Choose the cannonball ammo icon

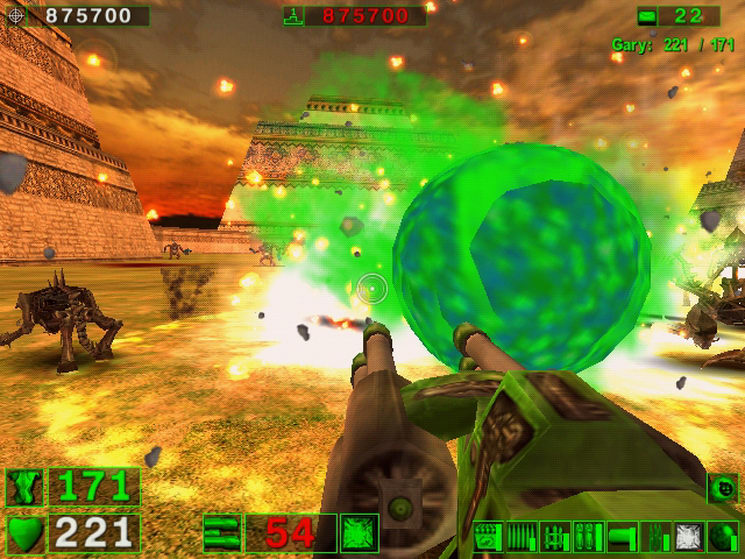[722, 537]
